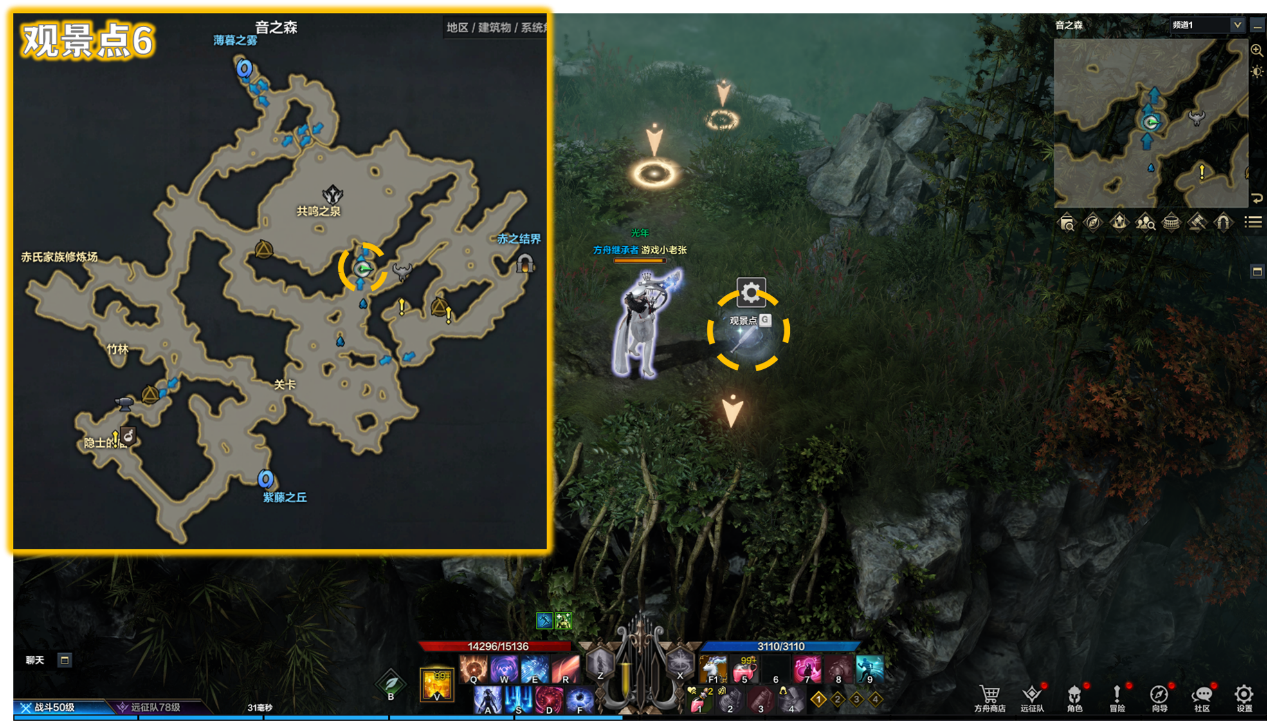The width and height of the screenshot is (1267, 721).
Task: Activate the W skill icon
Action: point(503,669)
